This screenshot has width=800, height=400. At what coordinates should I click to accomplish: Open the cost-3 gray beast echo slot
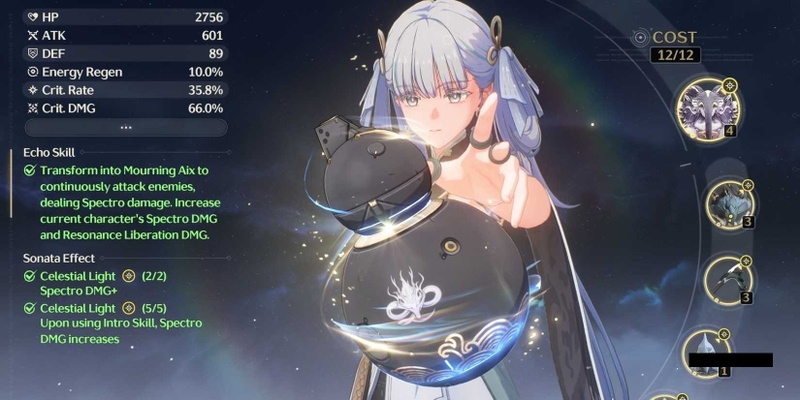pyautogui.click(x=731, y=206)
